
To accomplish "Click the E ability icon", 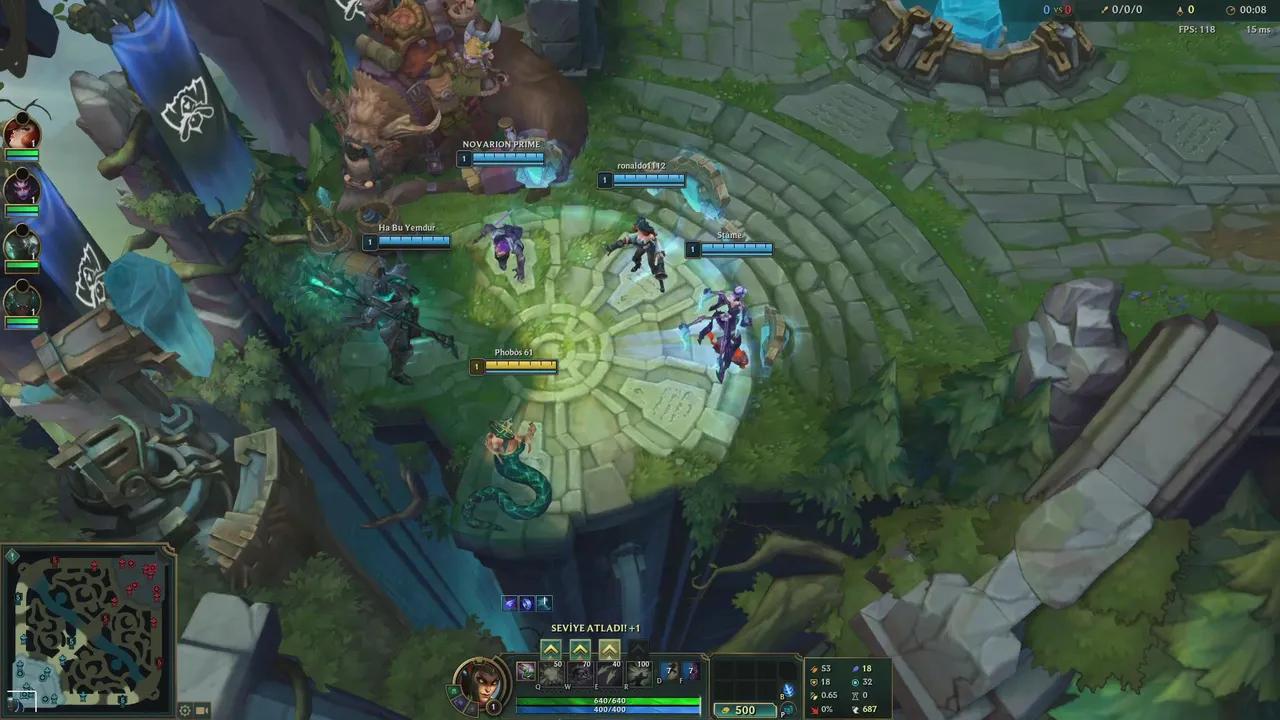I will pyautogui.click(x=609, y=674).
